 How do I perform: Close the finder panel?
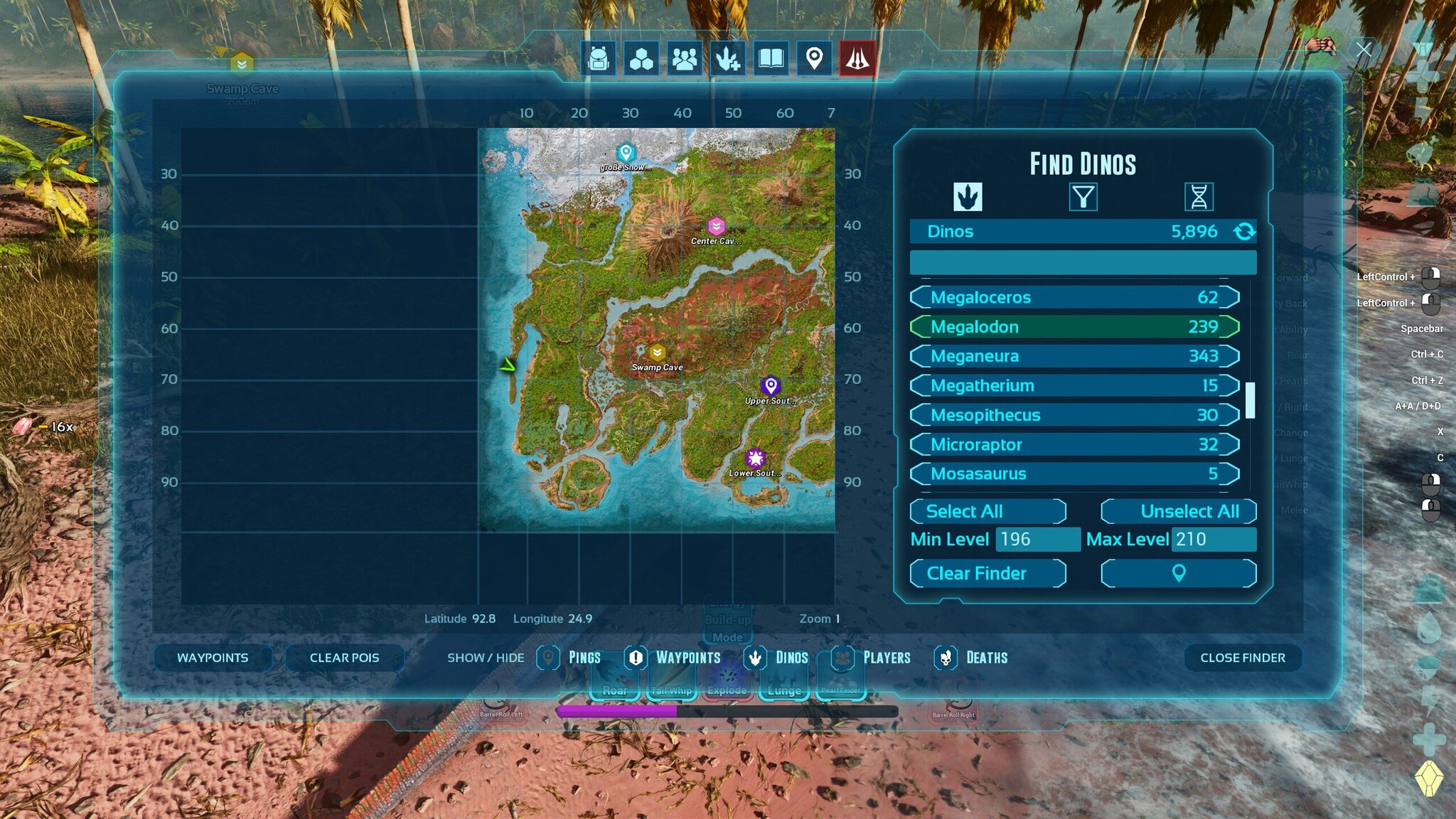[x=1242, y=658]
